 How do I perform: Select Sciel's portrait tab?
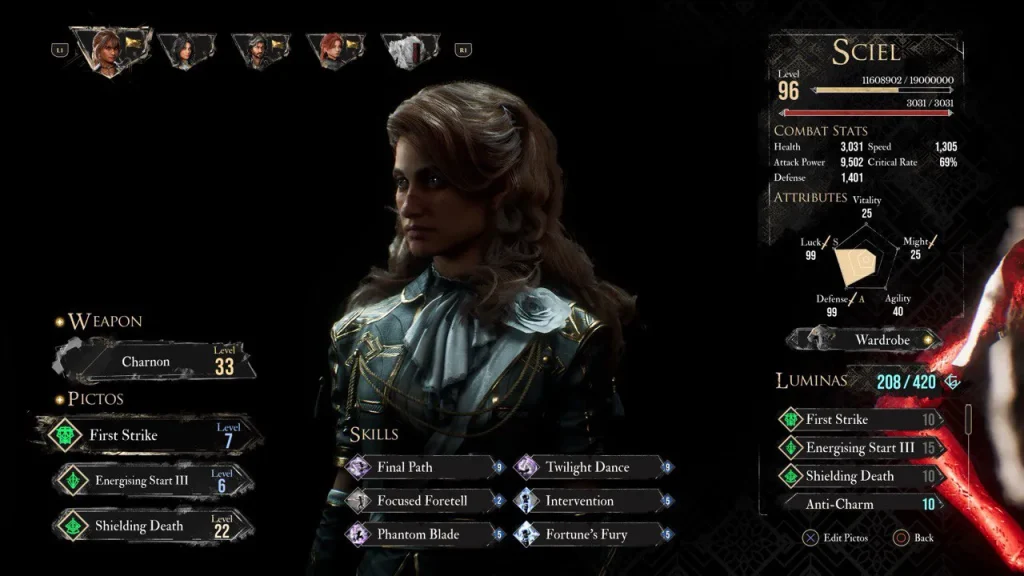(x=108, y=48)
